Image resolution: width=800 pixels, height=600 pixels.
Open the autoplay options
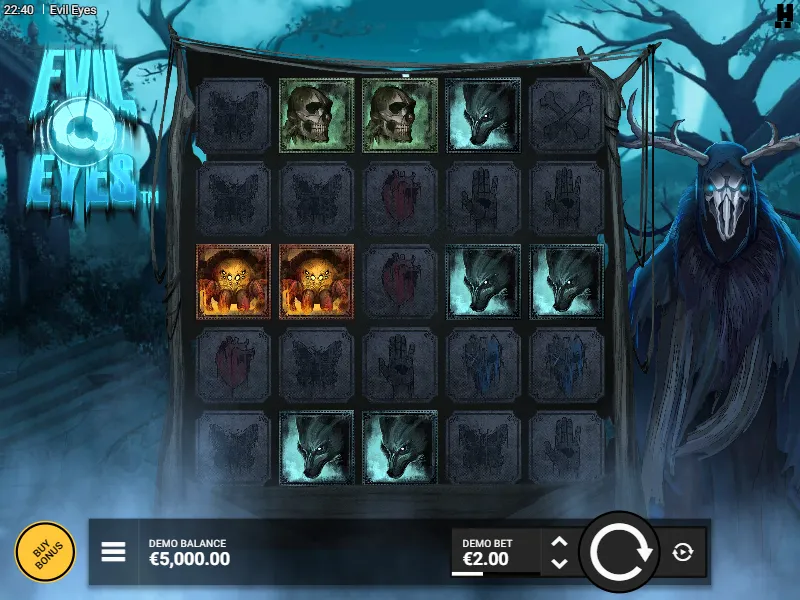[683, 552]
